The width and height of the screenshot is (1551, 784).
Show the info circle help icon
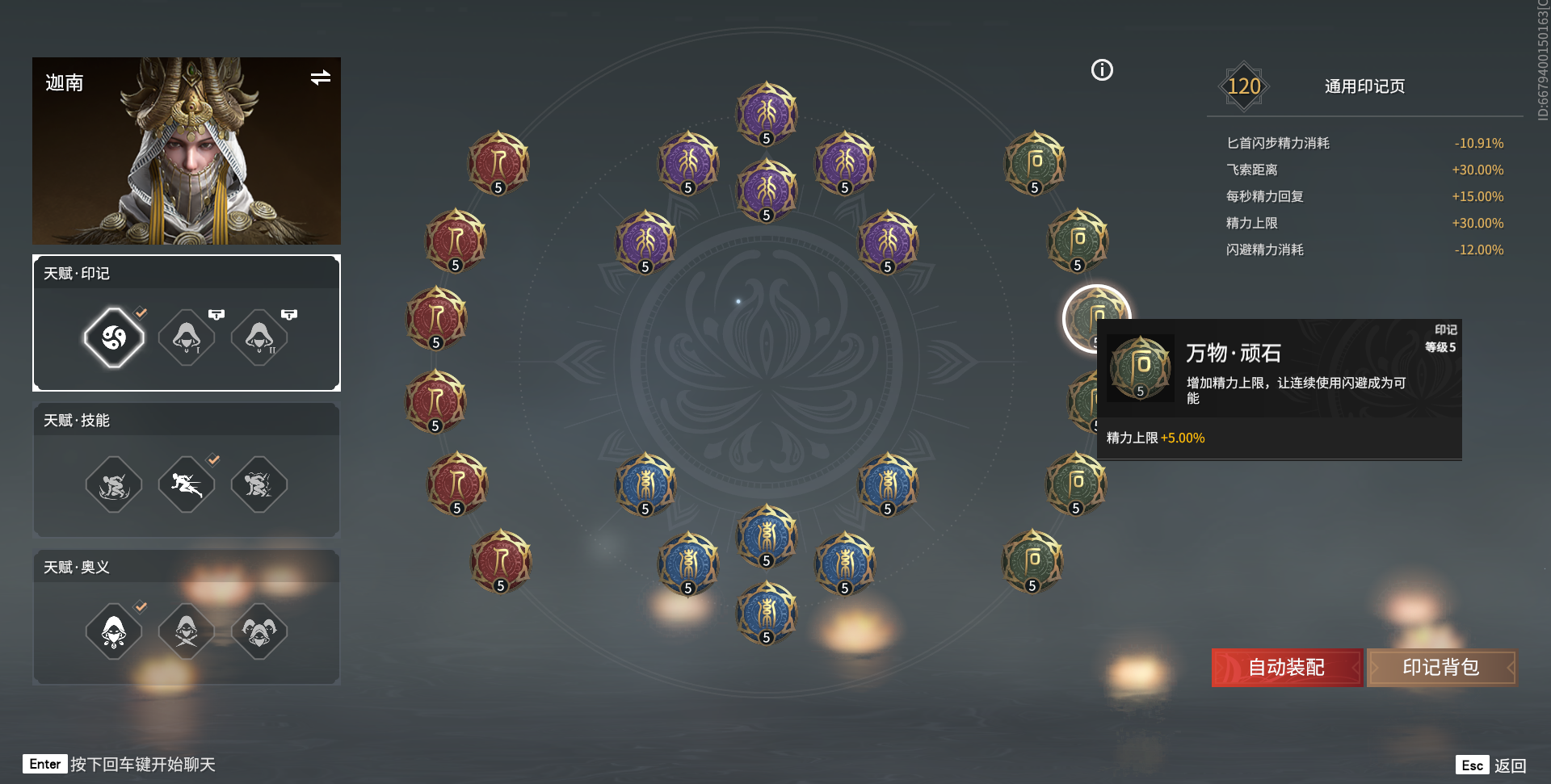(x=1102, y=70)
